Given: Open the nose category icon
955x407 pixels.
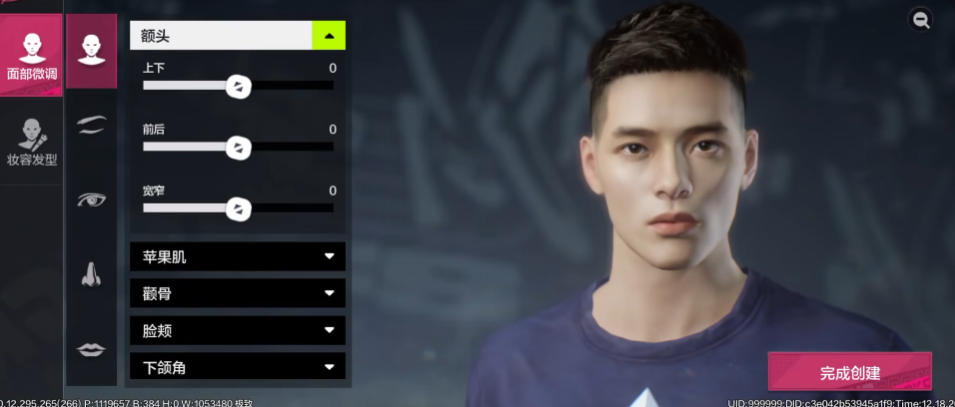Looking at the screenshot, I should click(x=91, y=273).
